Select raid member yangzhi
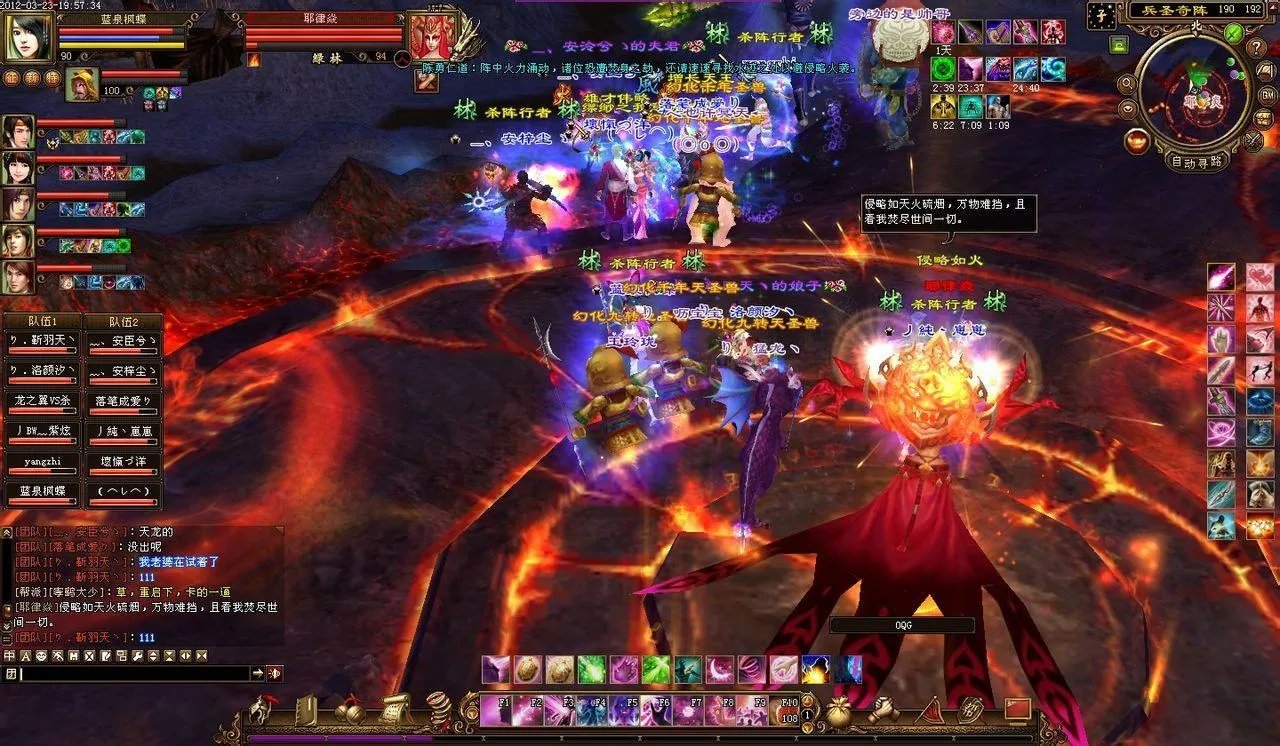The width and height of the screenshot is (1280, 746). 41,463
